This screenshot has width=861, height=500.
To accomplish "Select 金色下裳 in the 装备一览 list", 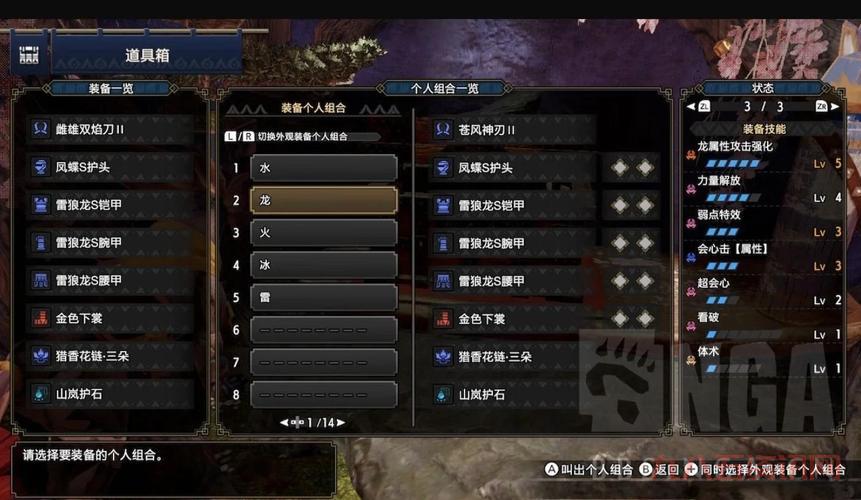I will pos(110,319).
